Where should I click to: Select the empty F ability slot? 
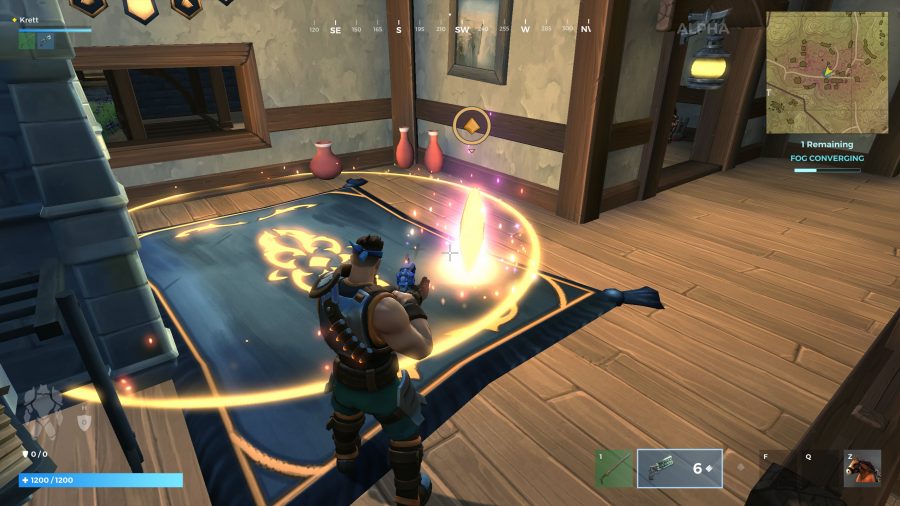click(765, 468)
